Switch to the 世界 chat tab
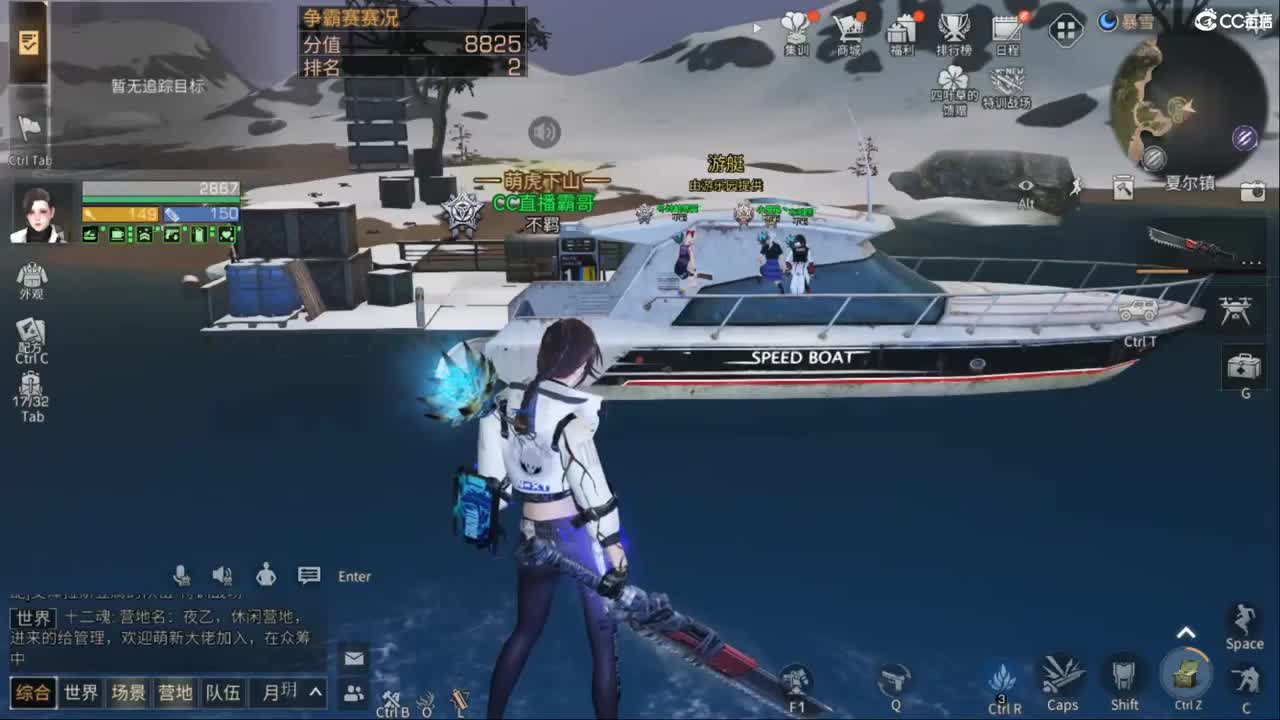 (80, 691)
